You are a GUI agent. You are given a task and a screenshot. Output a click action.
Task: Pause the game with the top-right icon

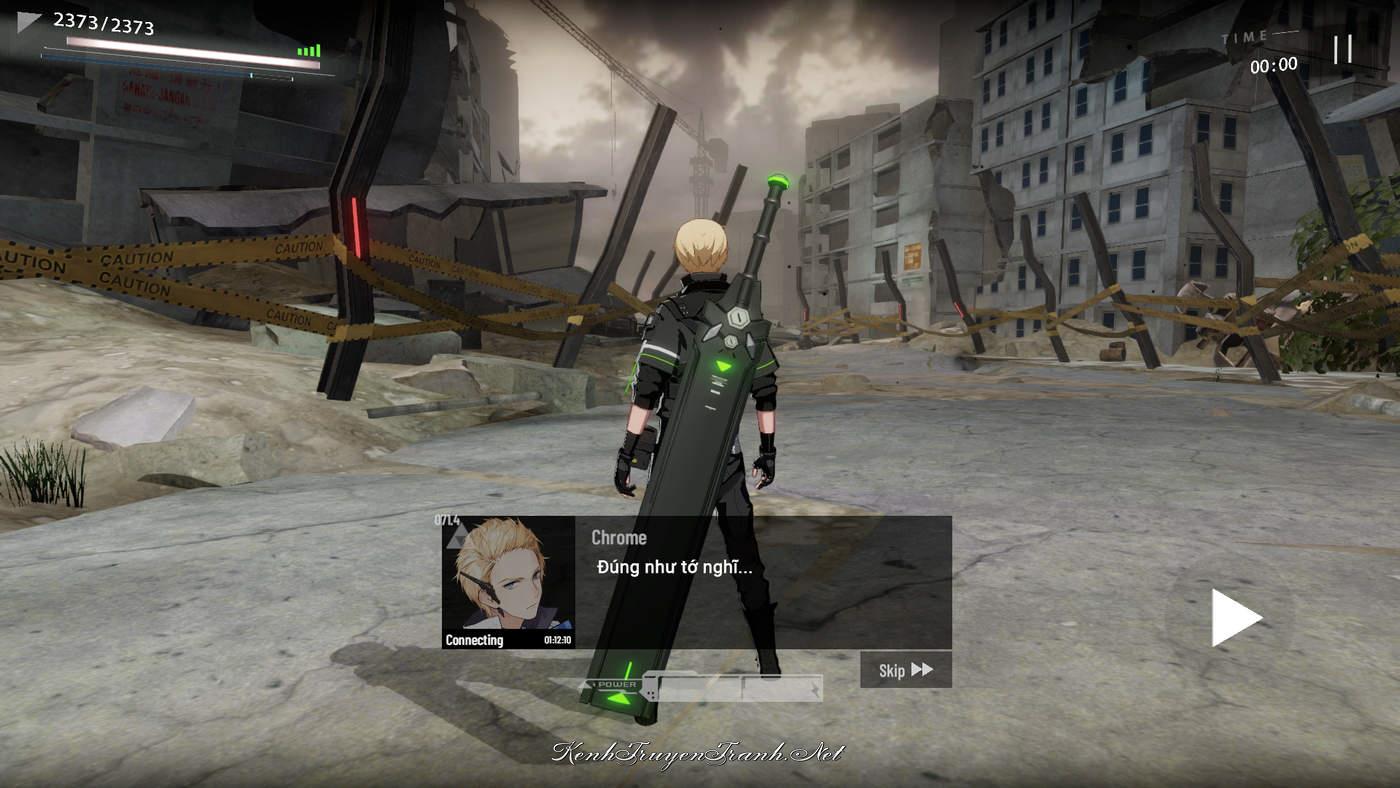pyautogui.click(x=1343, y=48)
